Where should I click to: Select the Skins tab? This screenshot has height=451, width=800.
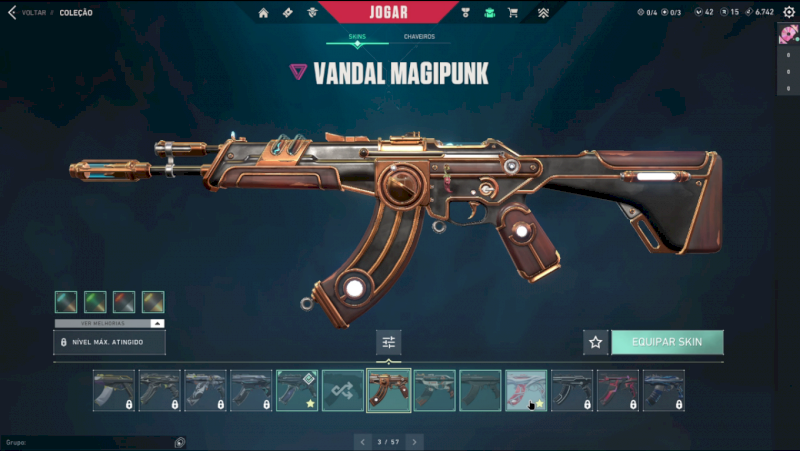(357, 37)
